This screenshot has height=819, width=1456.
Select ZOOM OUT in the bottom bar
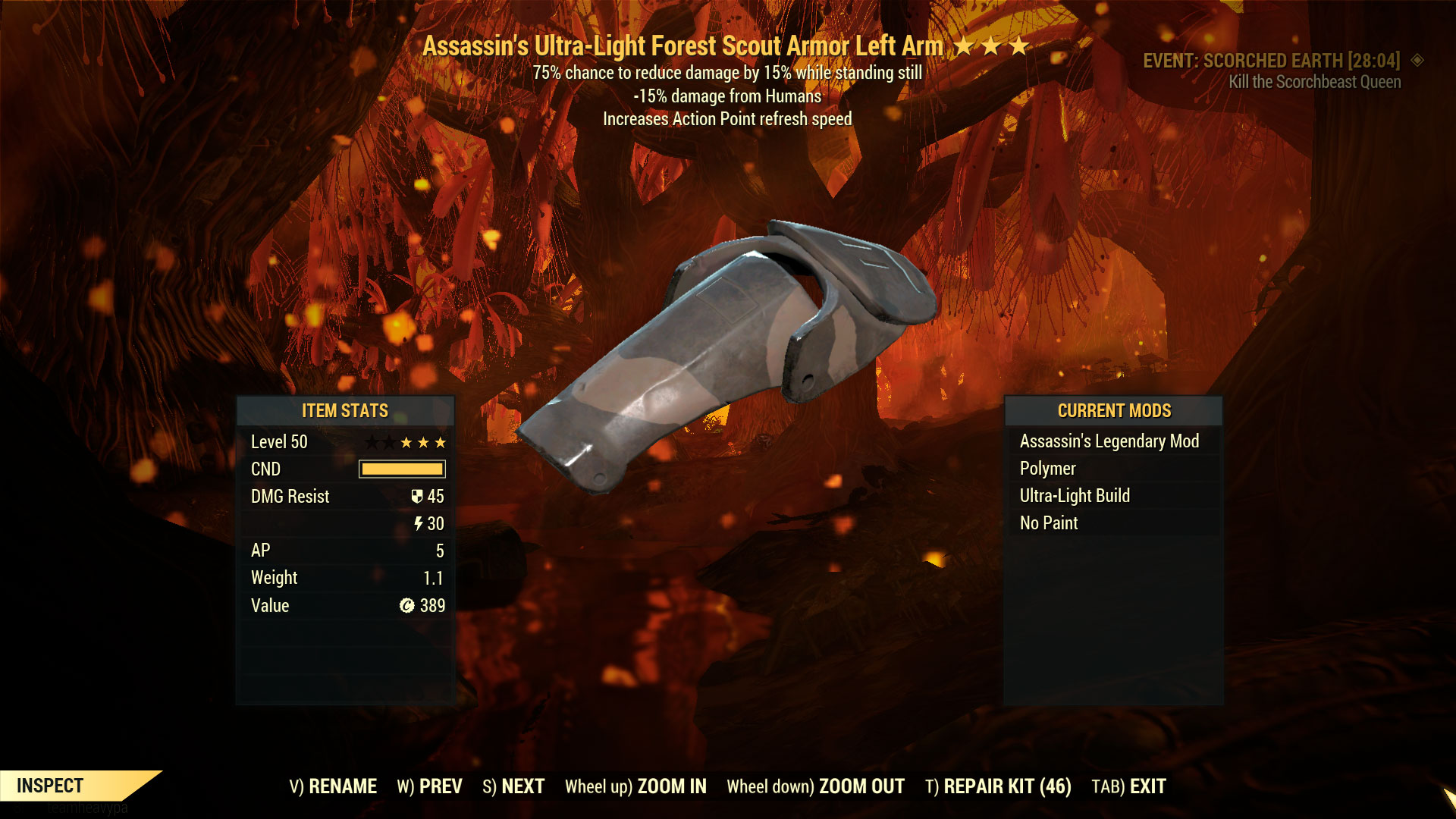coord(815,786)
